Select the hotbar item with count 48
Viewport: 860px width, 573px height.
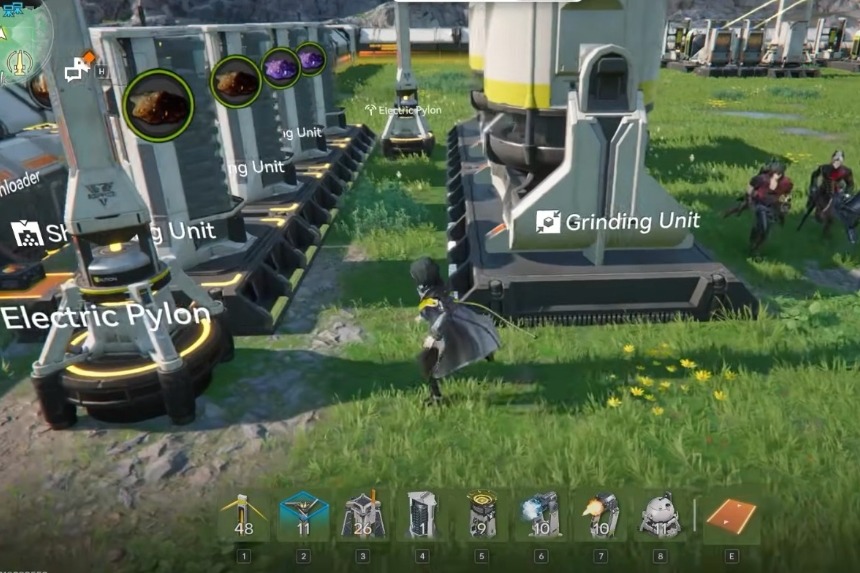(243, 517)
